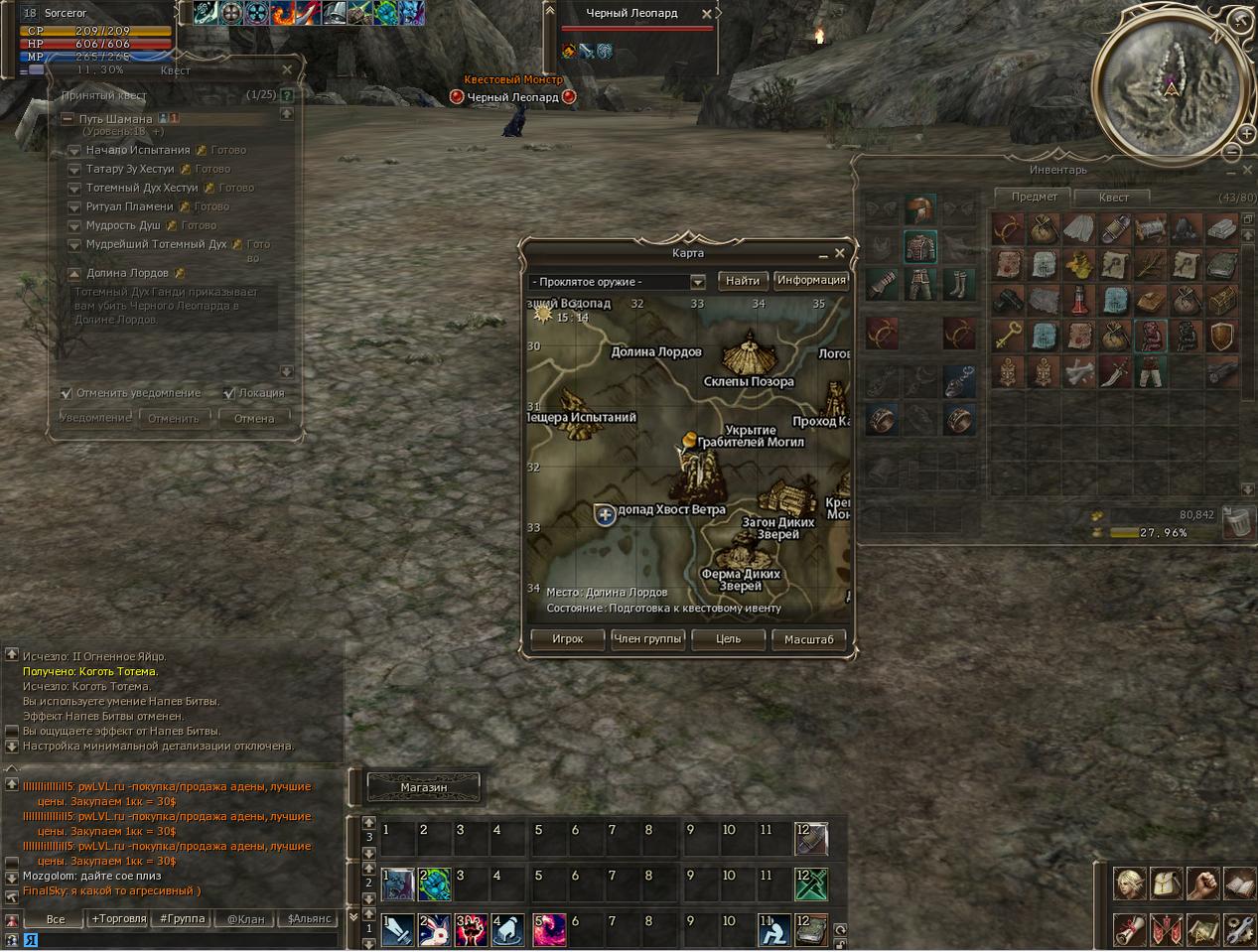Select the Игрок button under the map
Screen dimensions: 1258x952
[567, 639]
